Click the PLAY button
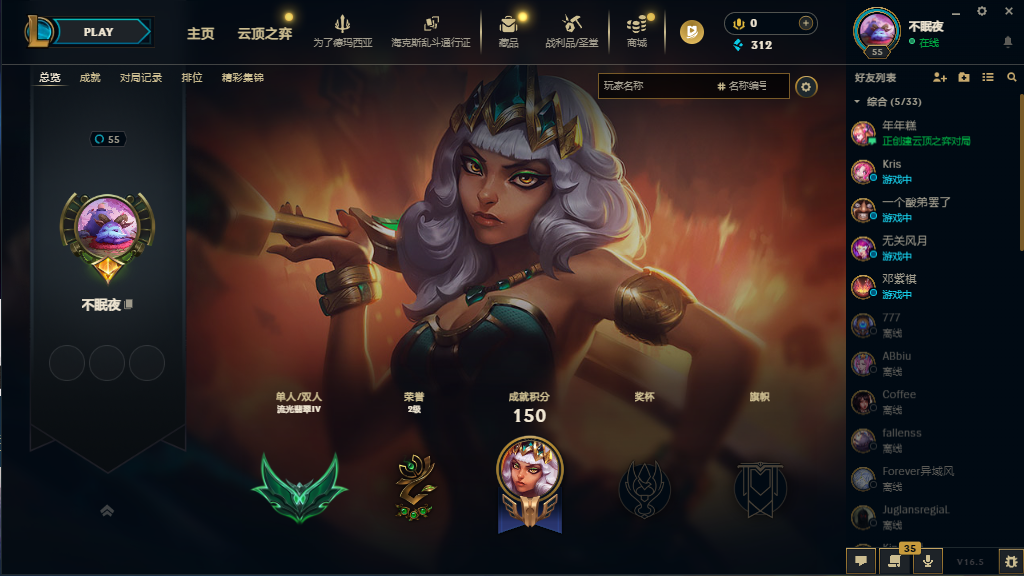 point(99,32)
